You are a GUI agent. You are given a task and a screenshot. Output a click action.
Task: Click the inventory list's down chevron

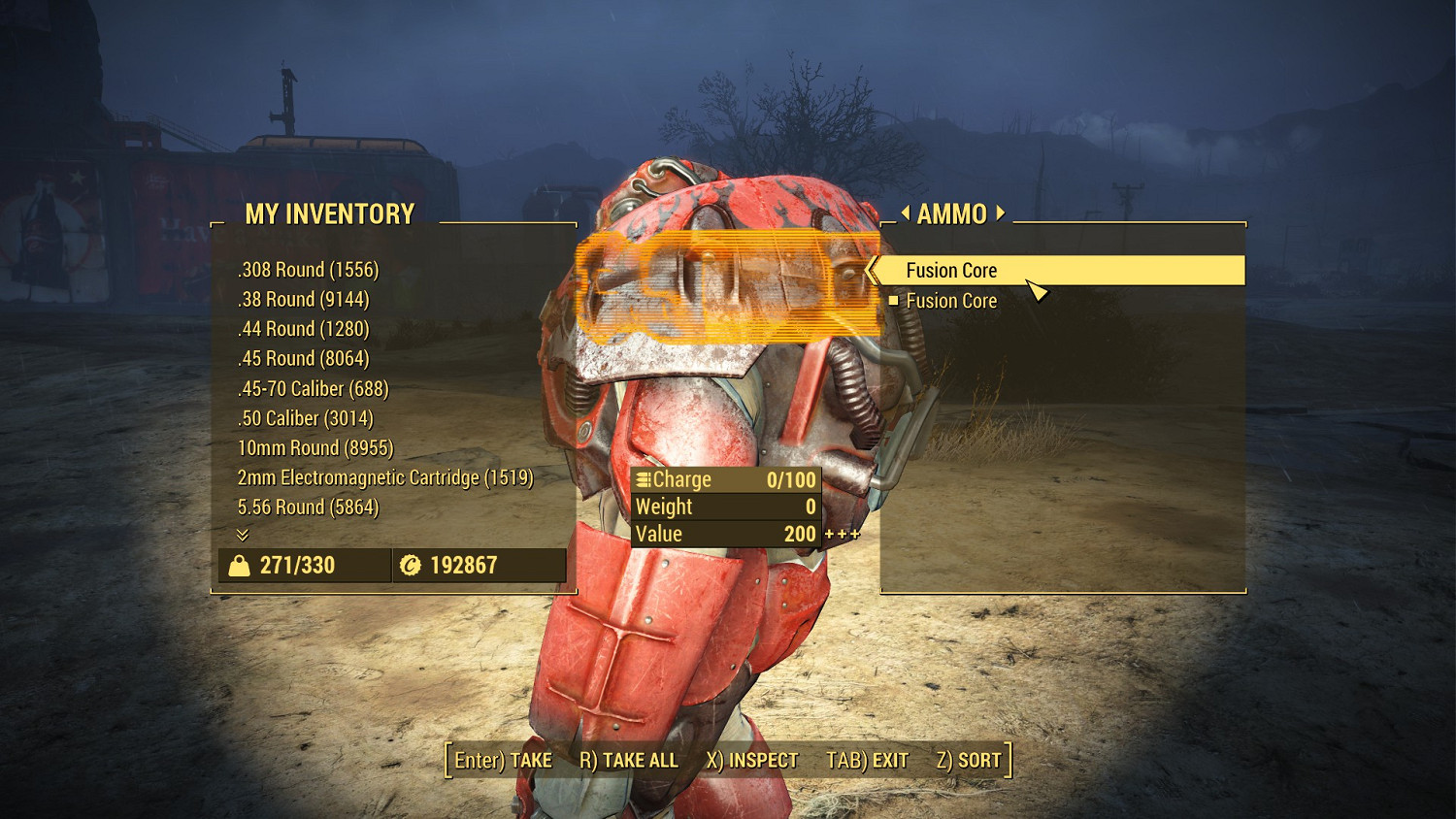tap(243, 535)
